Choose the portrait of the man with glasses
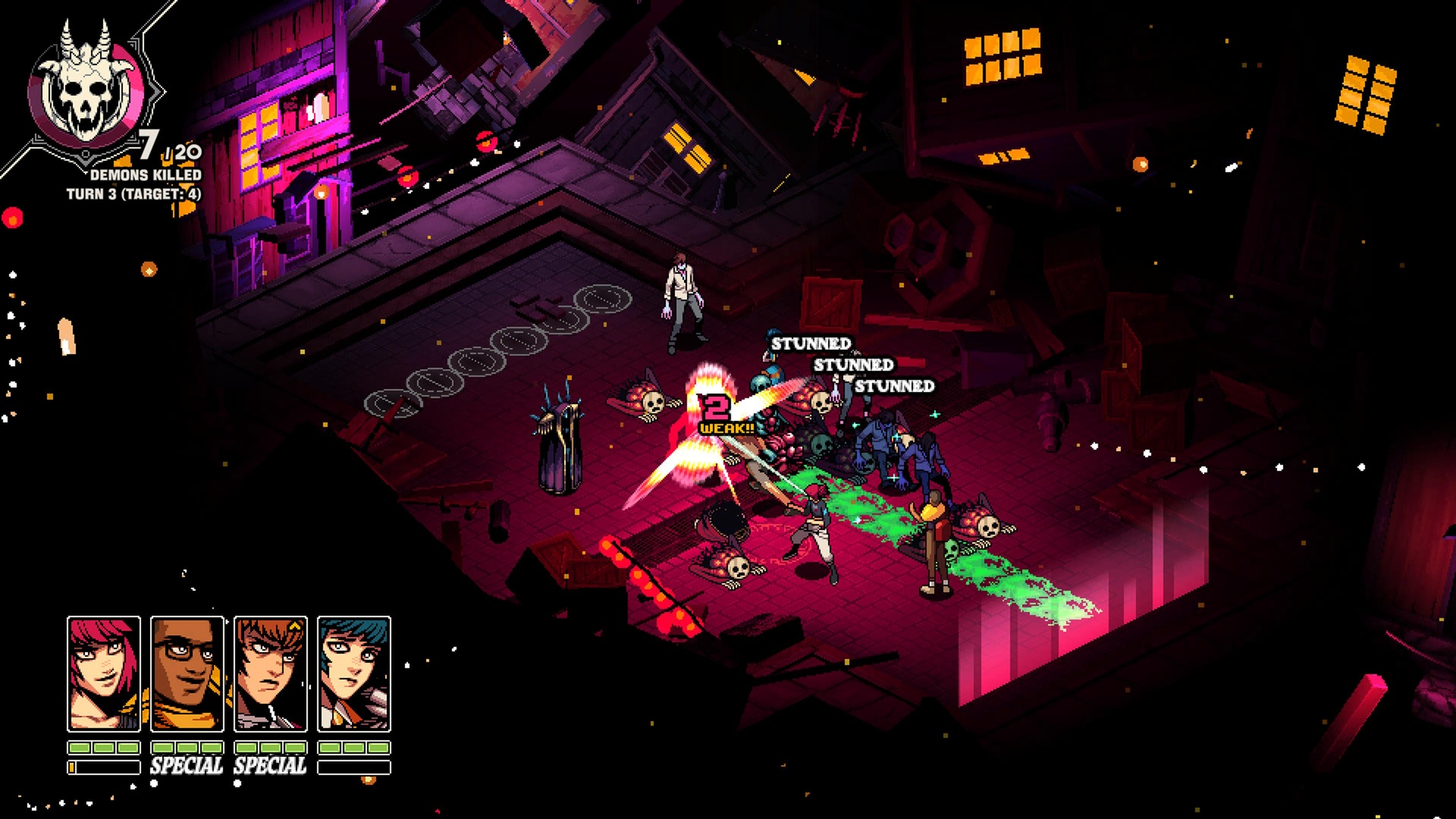1456x819 pixels. [x=187, y=673]
